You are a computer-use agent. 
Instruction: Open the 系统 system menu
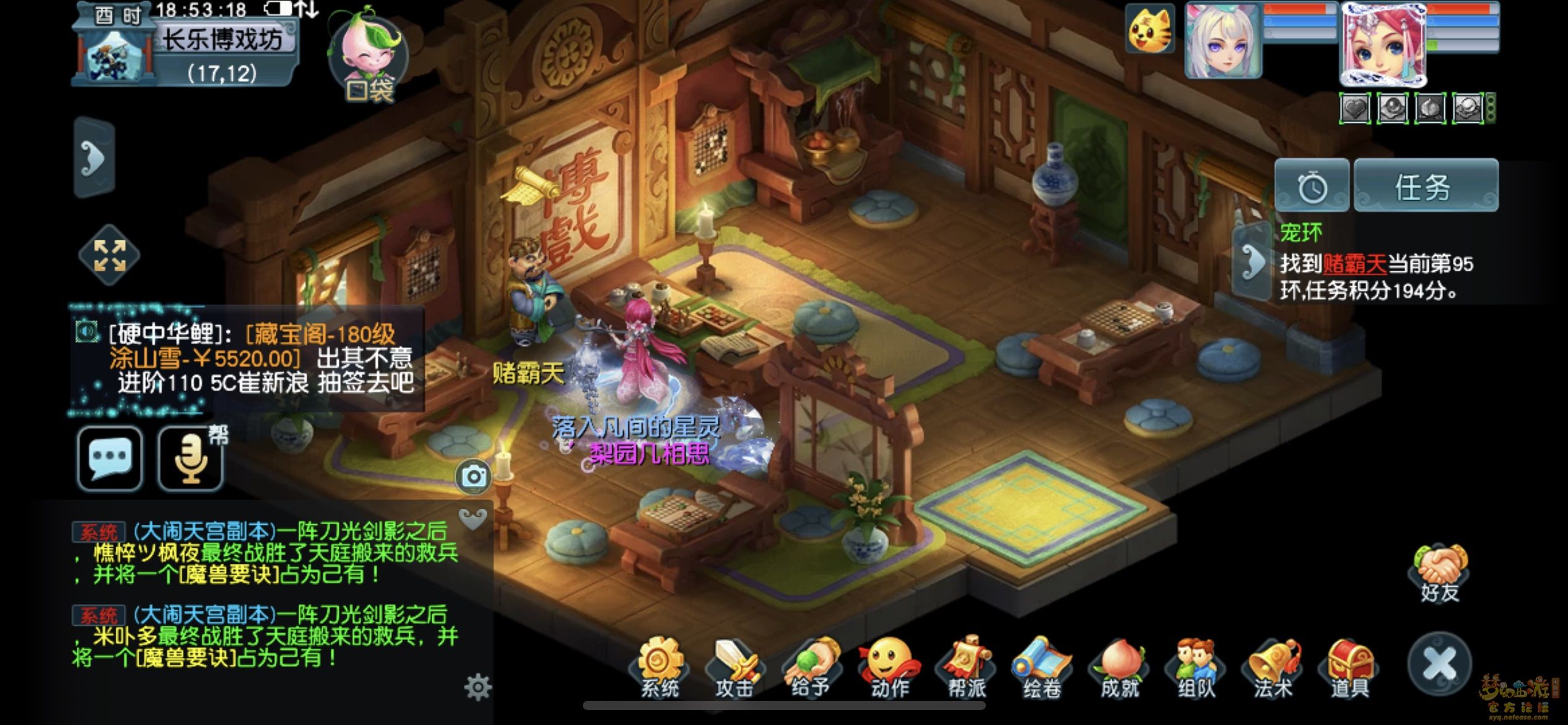[659, 668]
